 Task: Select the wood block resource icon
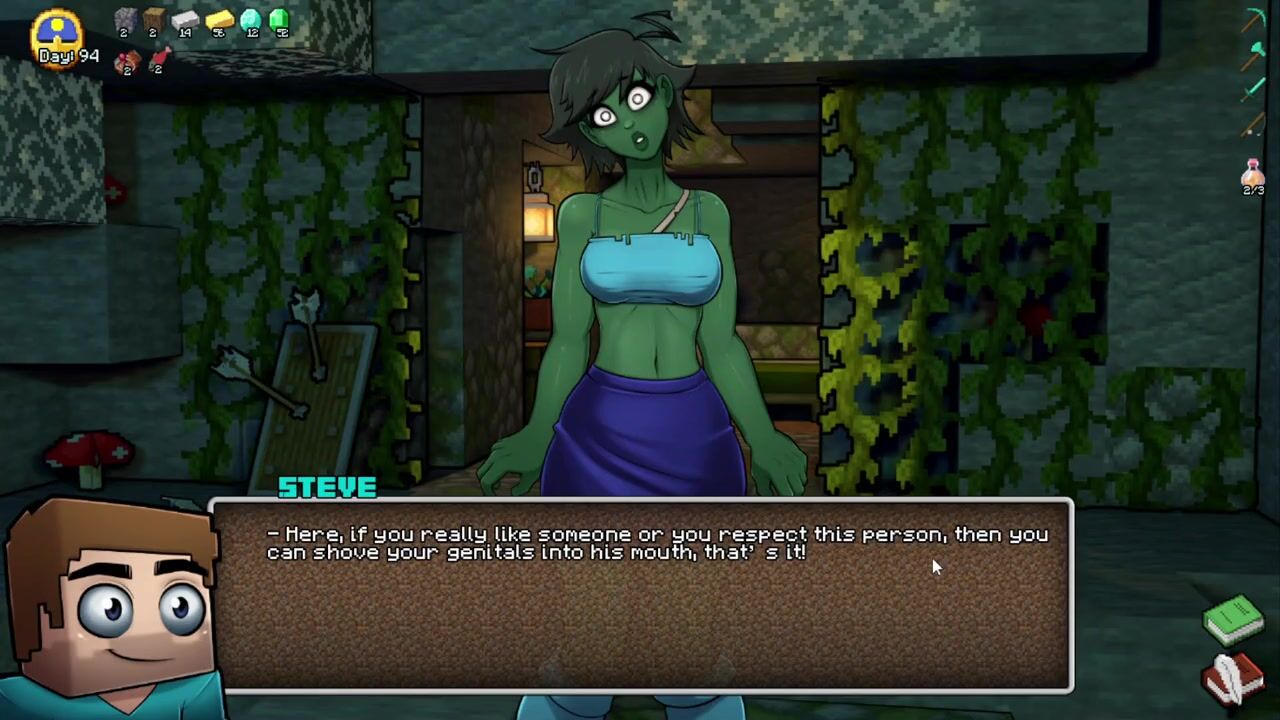(153, 21)
